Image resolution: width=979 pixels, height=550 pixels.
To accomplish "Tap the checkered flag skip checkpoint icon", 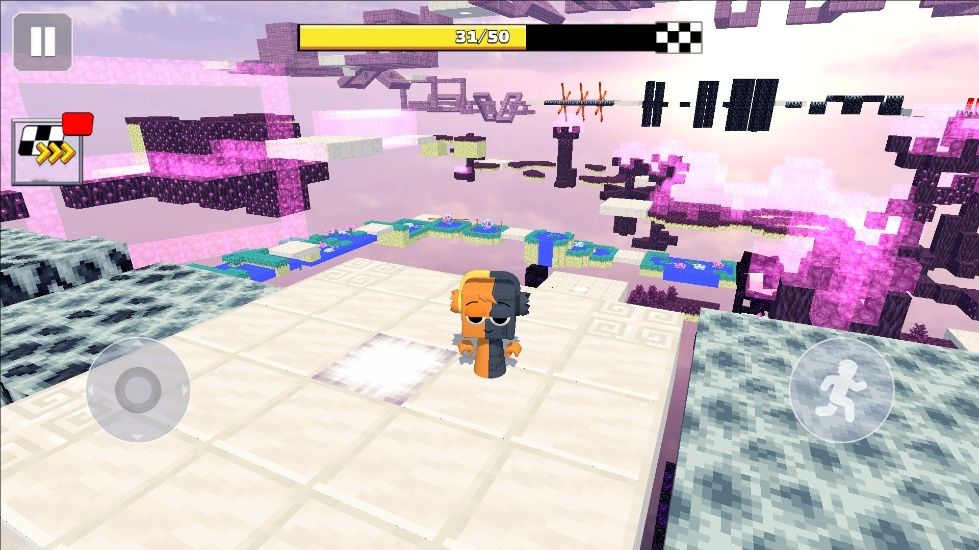I will click(47, 152).
